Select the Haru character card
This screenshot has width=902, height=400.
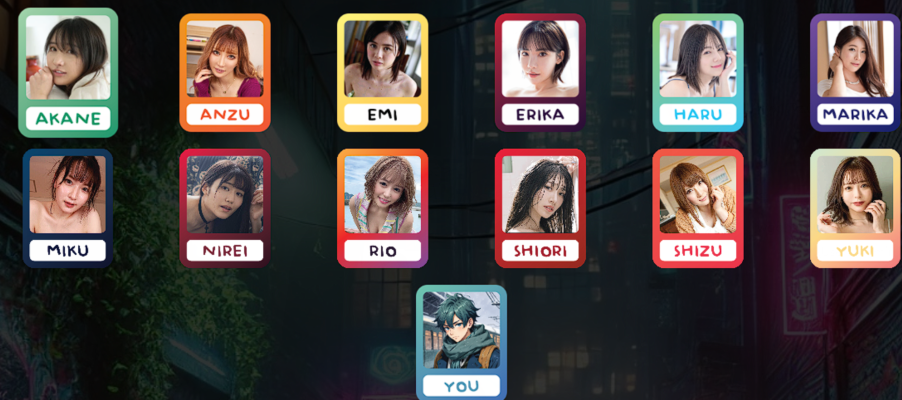[697, 72]
